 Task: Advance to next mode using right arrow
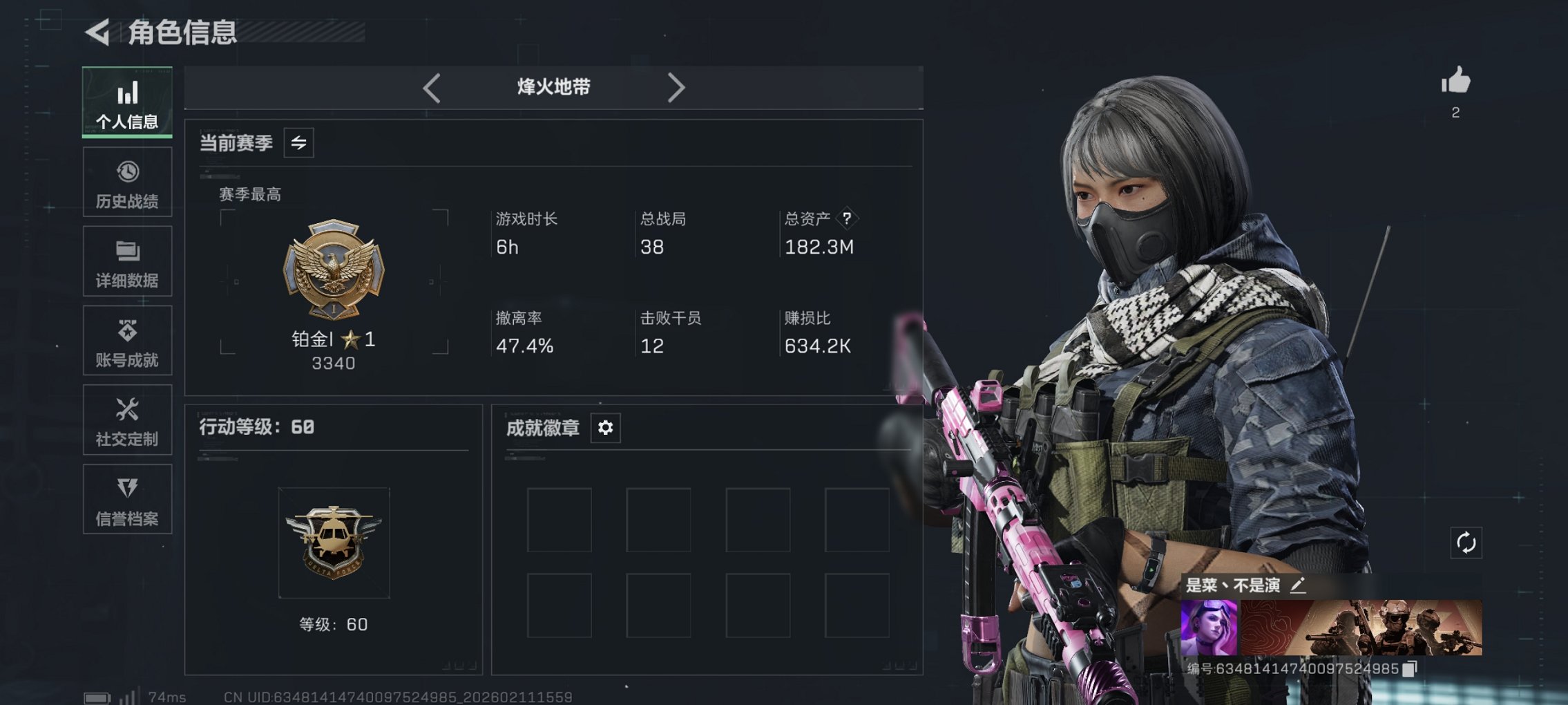(x=676, y=87)
